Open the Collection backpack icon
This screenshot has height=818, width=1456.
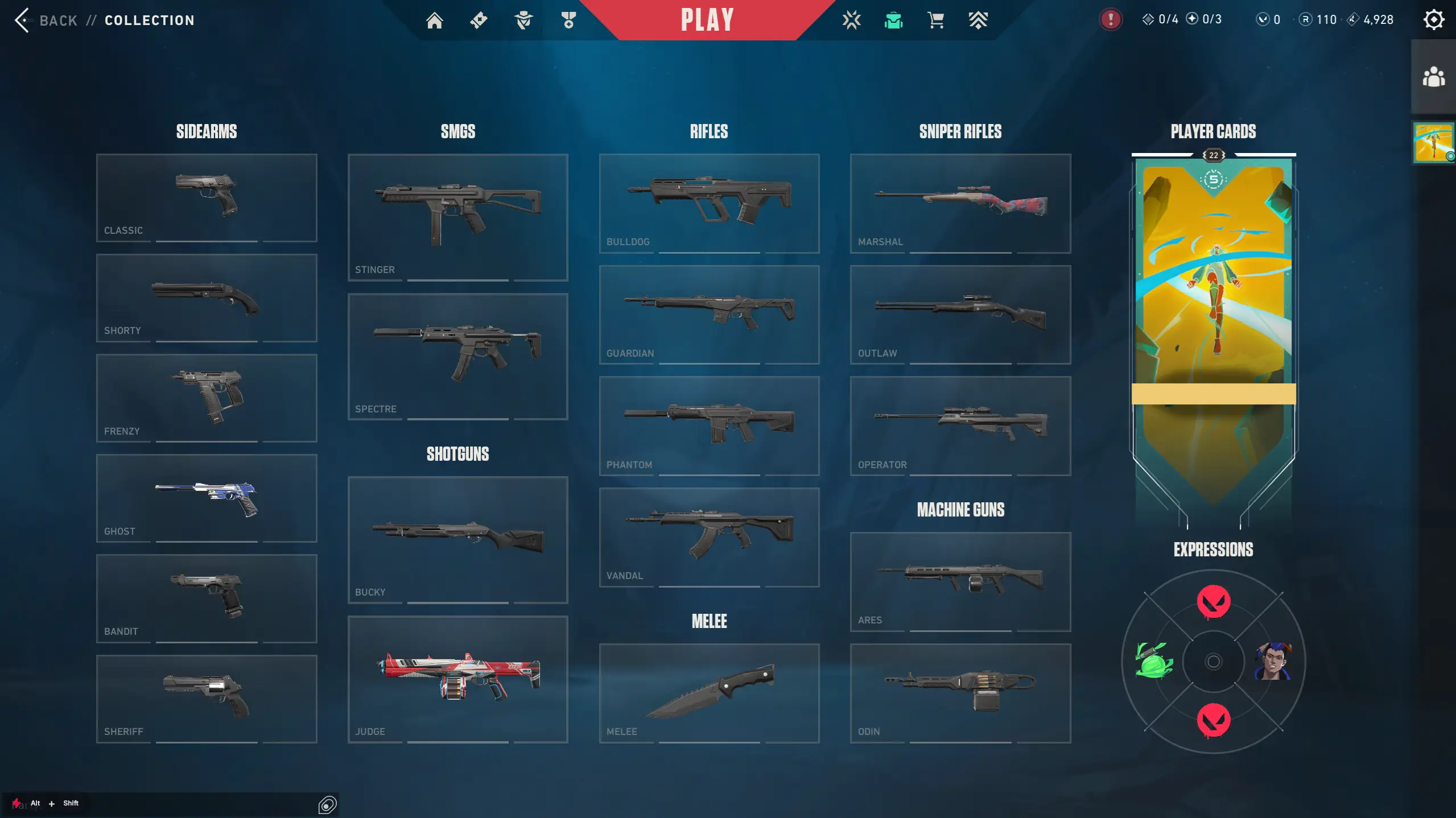coord(893,20)
